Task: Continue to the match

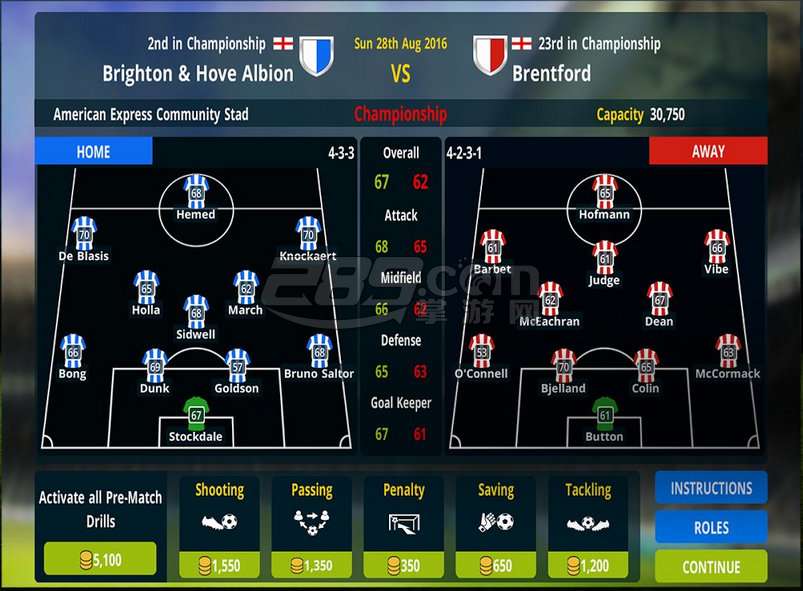Action: (711, 566)
